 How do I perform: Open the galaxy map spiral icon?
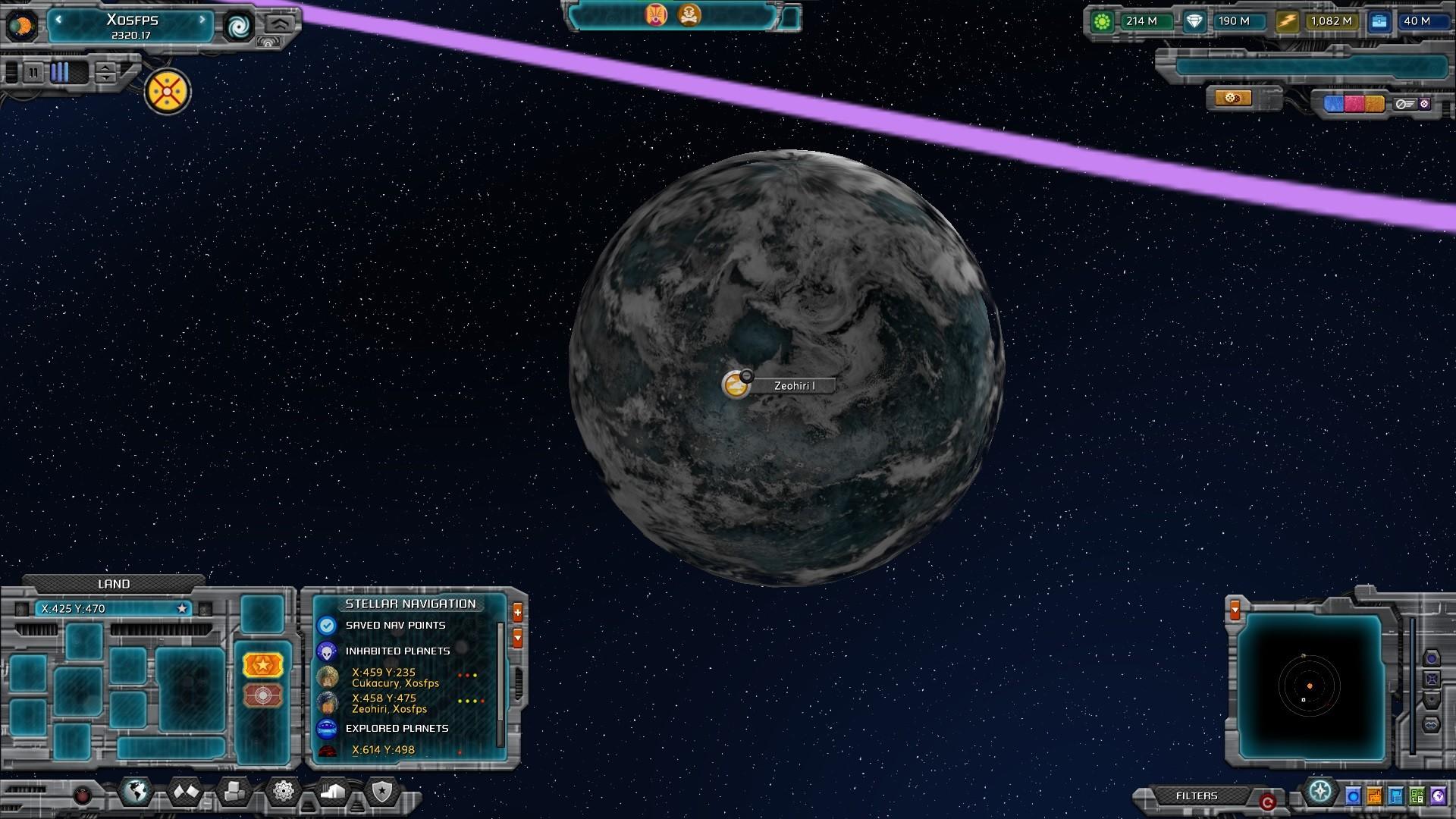coord(240,28)
